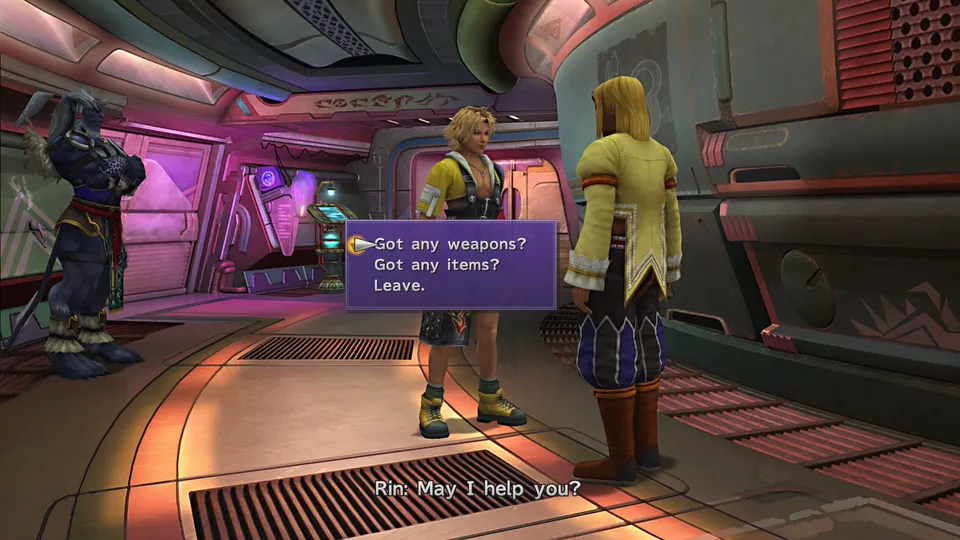Choose the "Got any weapons?" option
This screenshot has height=540, width=960.
pos(449,243)
